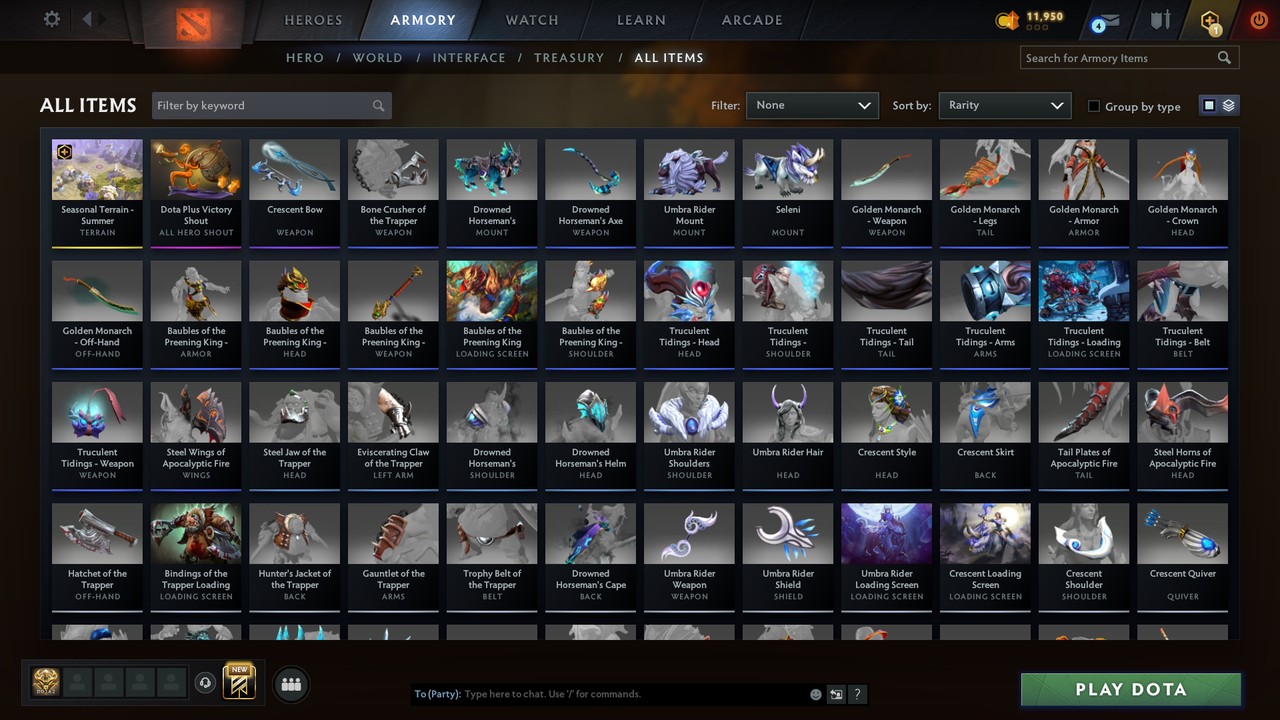Click the red power exit icon
The width and height of the screenshot is (1280, 720).
[x=1258, y=18]
